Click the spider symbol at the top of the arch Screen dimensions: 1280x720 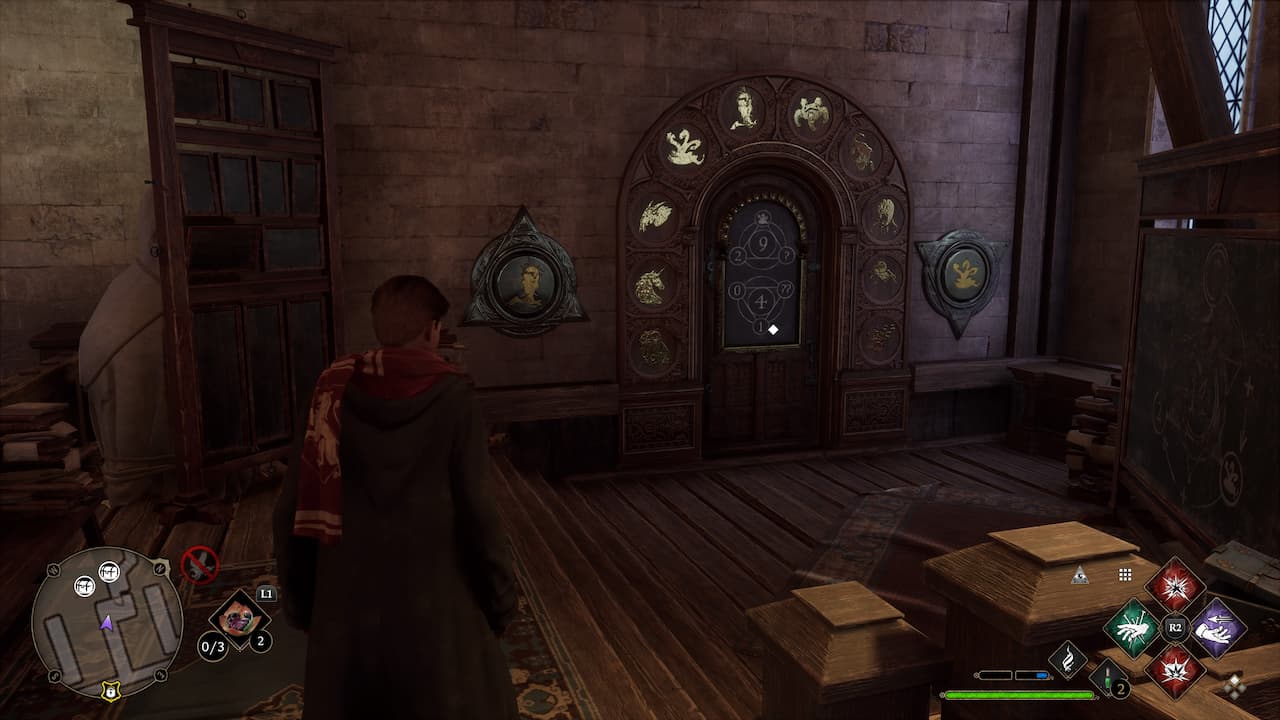(x=809, y=110)
